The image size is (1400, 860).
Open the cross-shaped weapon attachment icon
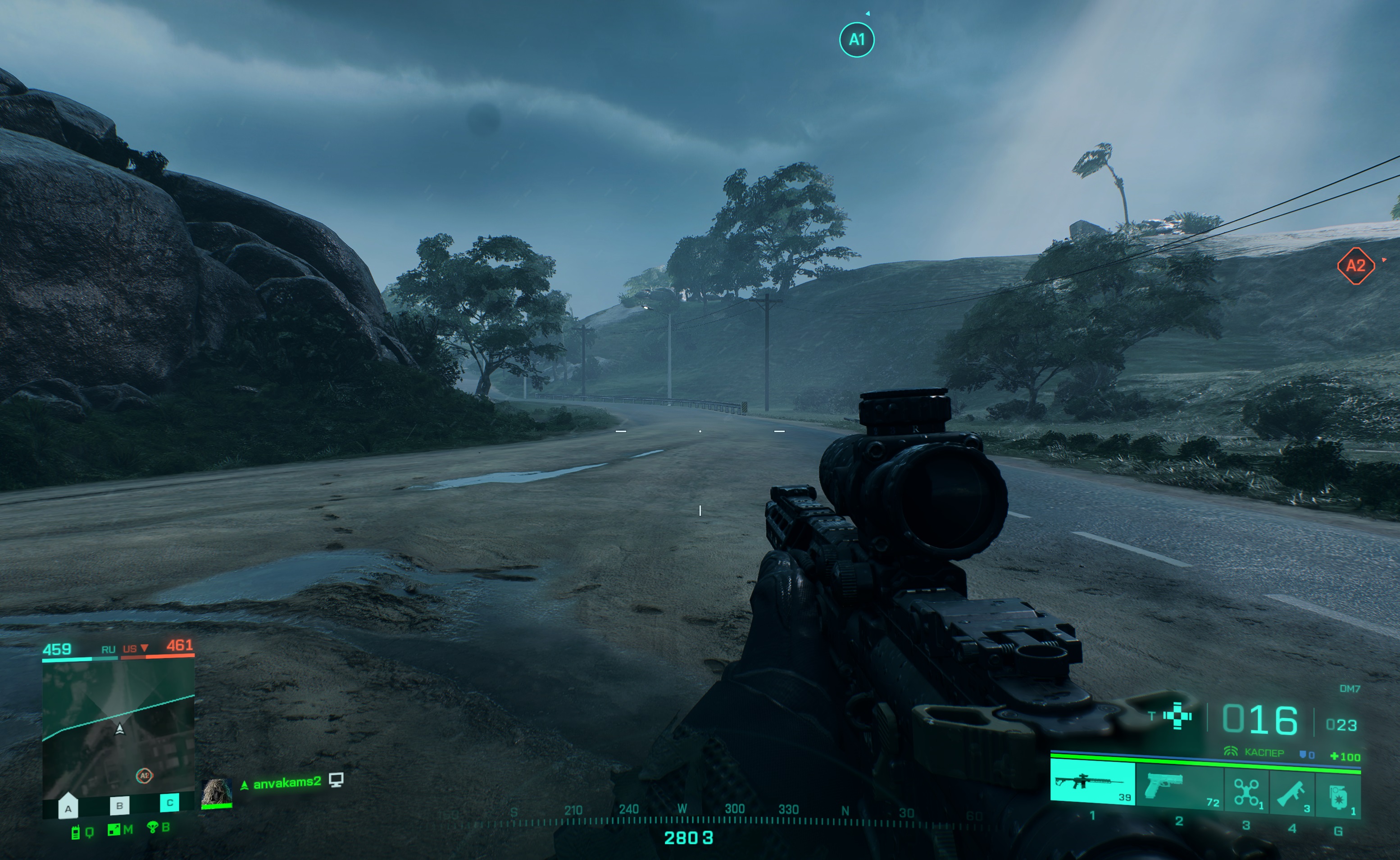pos(1177,715)
